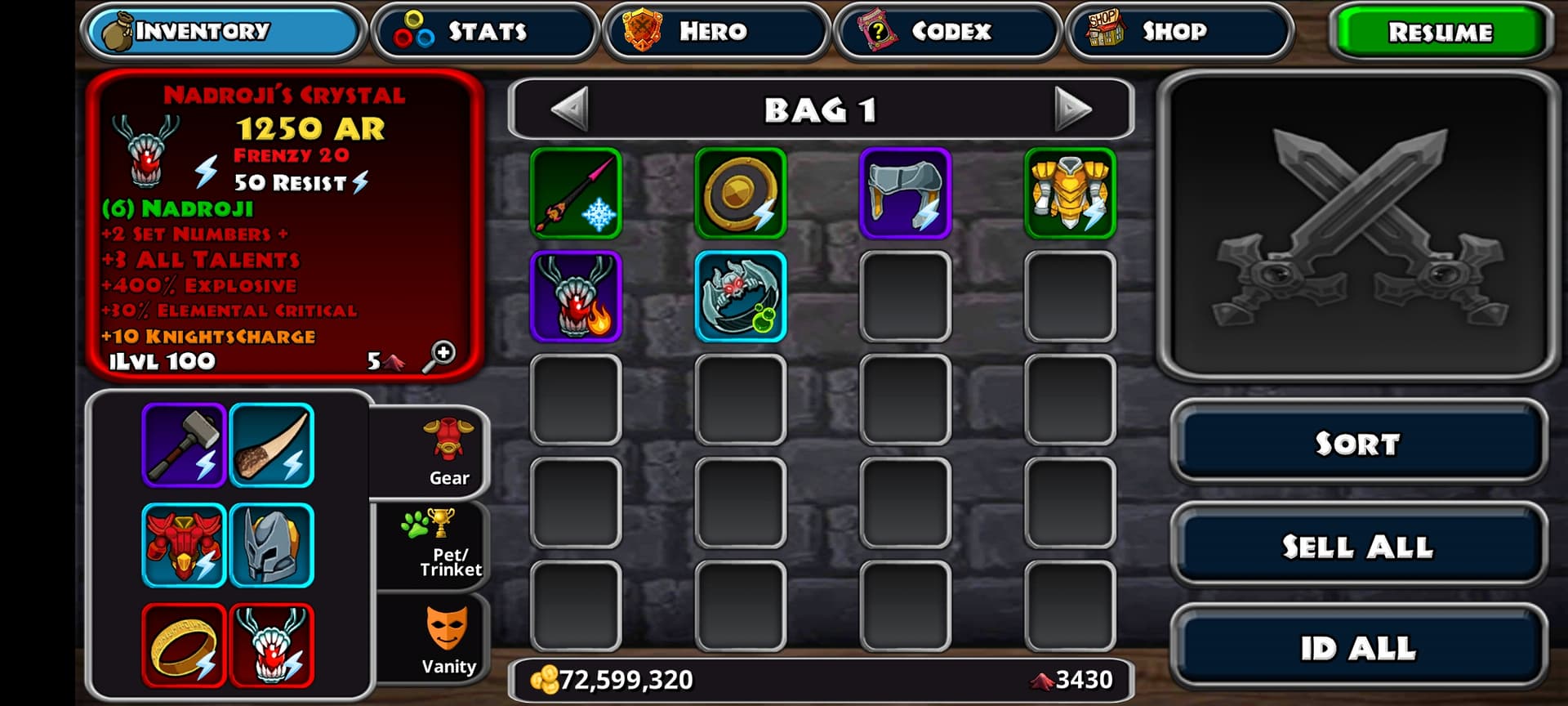Show the next bag with right arrow
The width and height of the screenshot is (1568, 706).
1072,109
